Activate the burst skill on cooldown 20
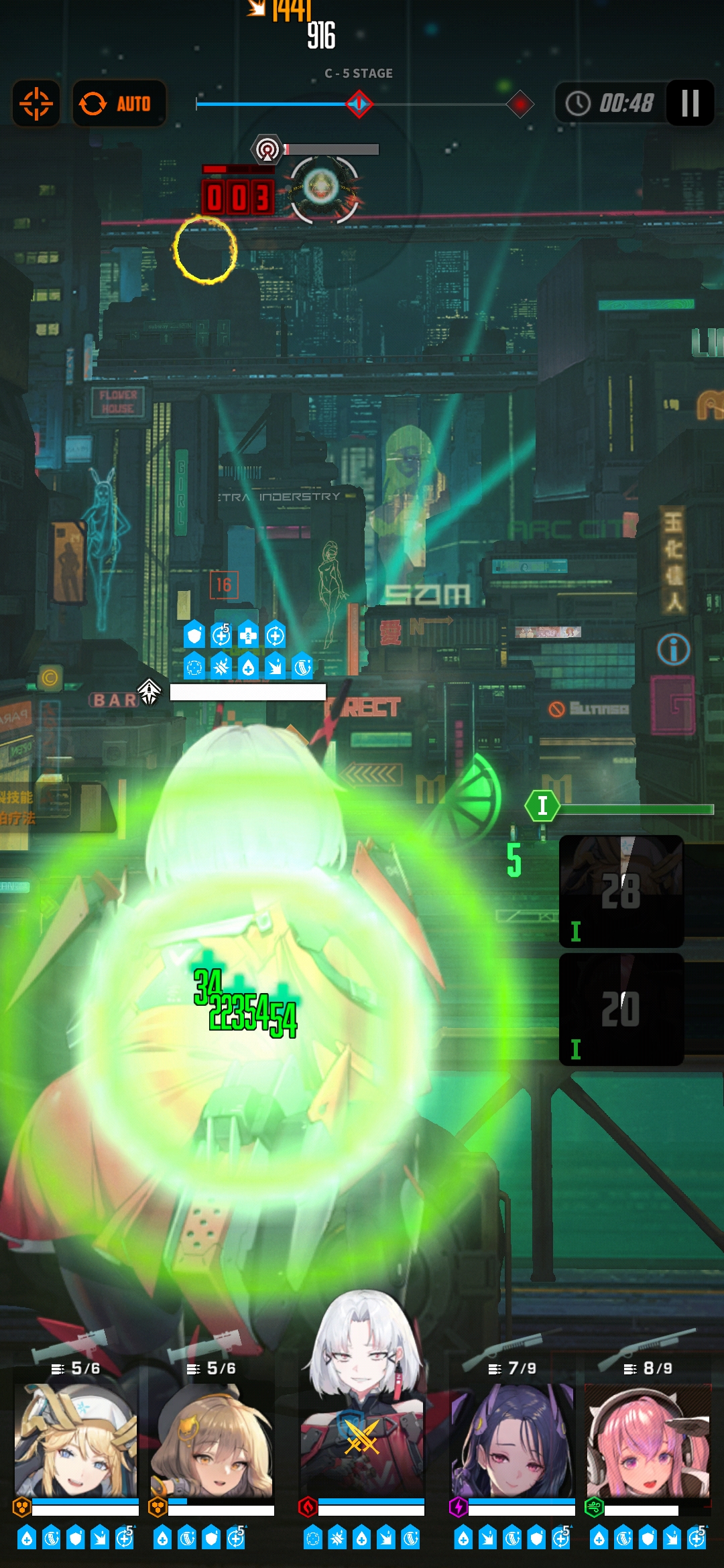The height and width of the screenshot is (1568, 724). [x=621, y=1009]
